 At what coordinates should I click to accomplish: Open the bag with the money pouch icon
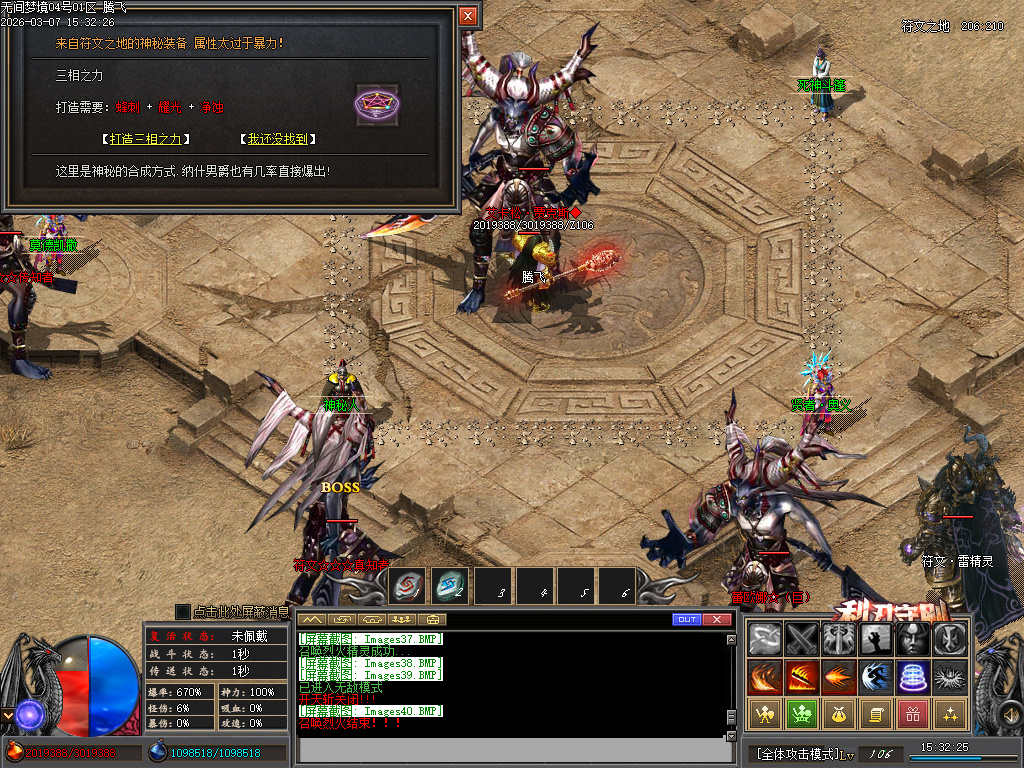(x=838, y=714)
